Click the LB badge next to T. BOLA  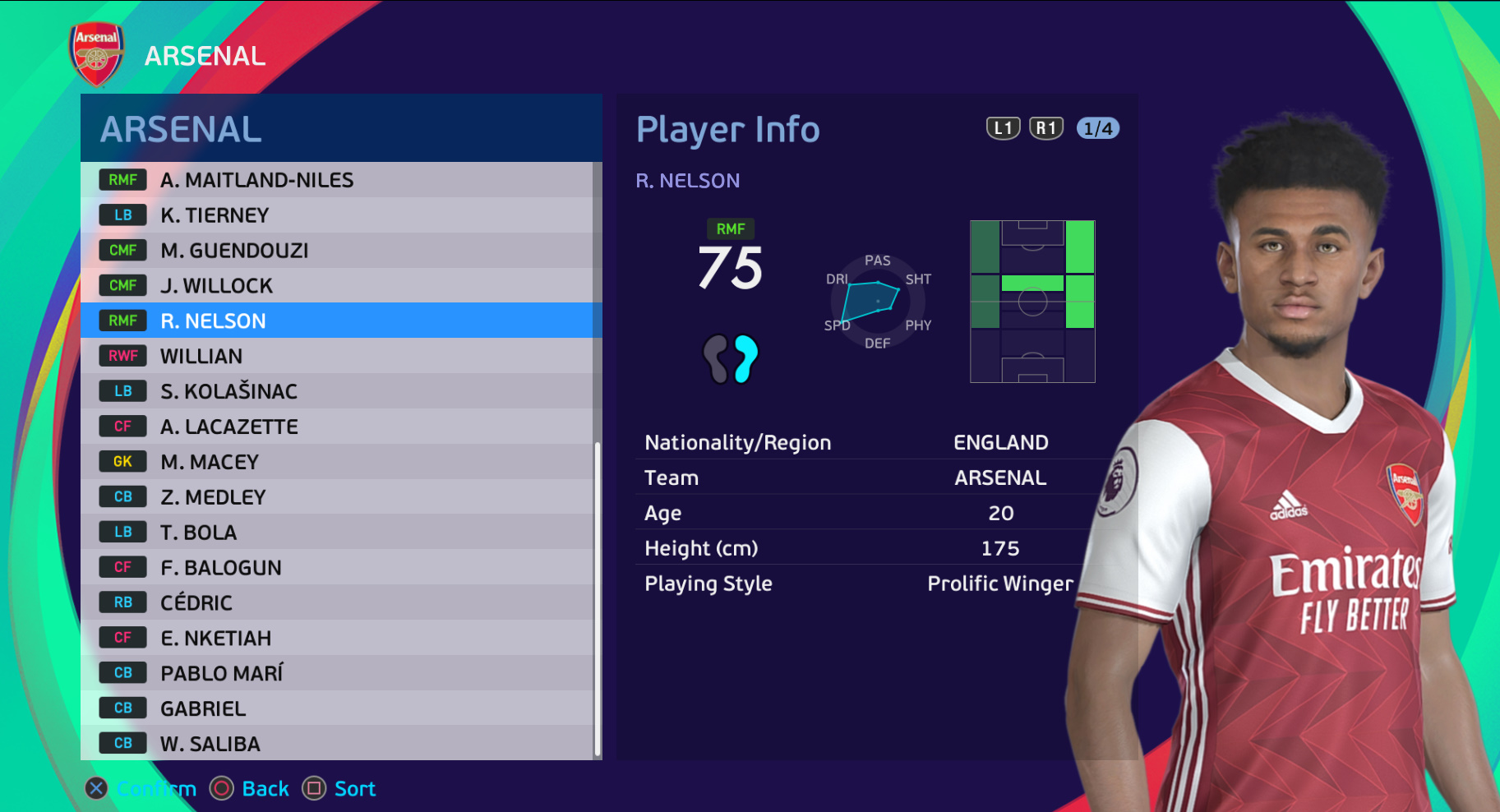point(122,532)
